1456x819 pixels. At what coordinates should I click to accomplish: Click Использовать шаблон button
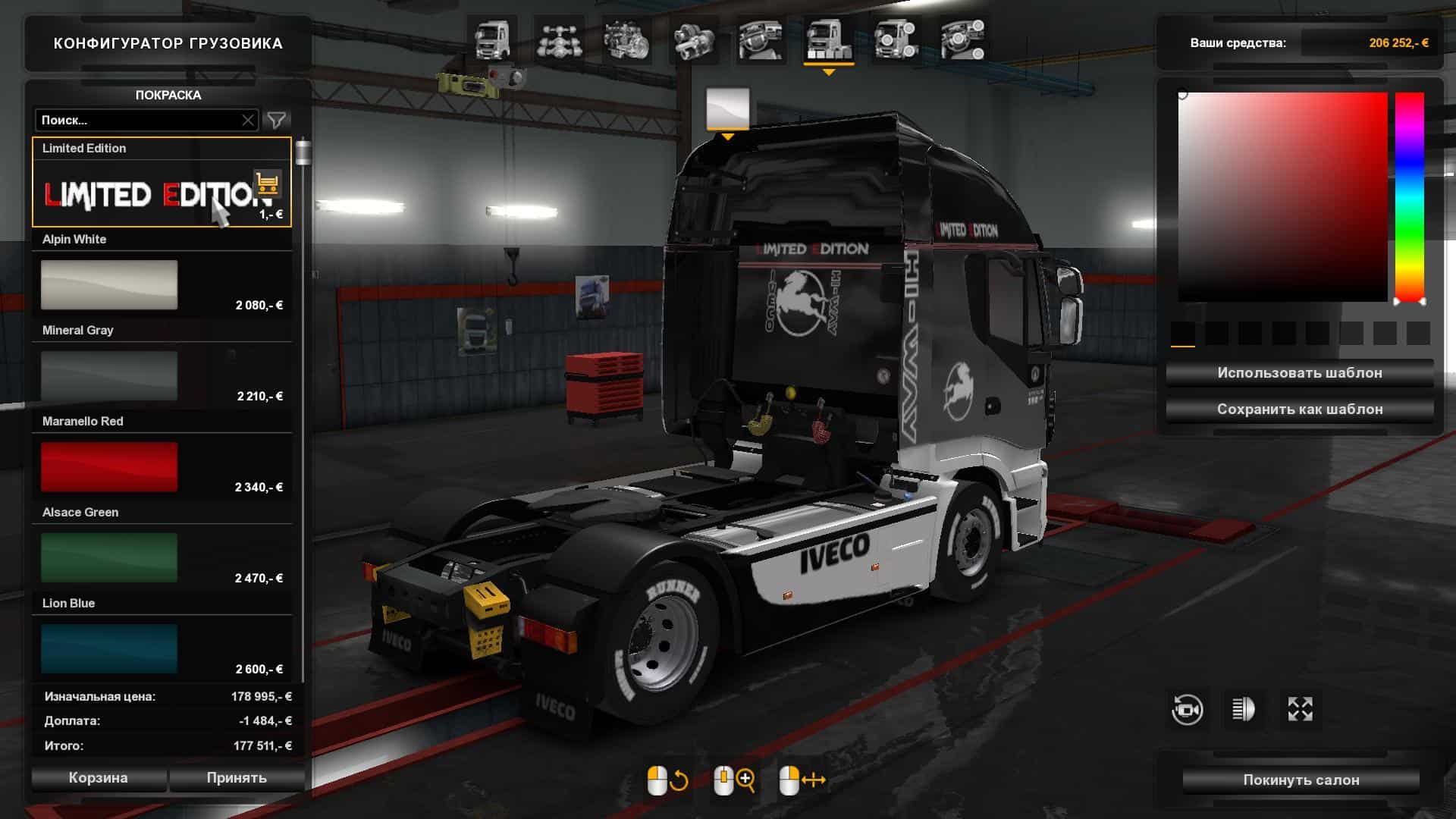[1299, 373]
